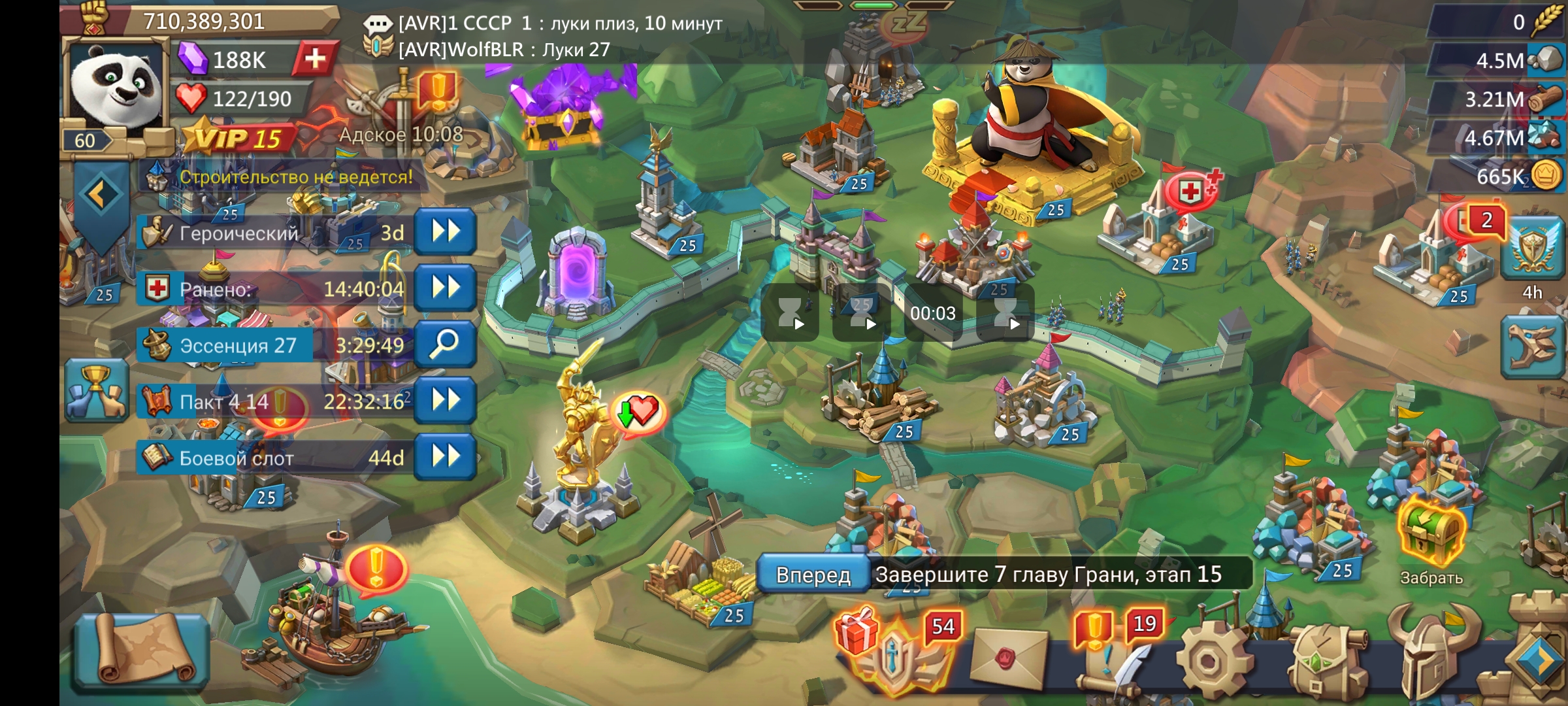Open the world map scroll
Screen dimensions: 1568x706
[142, 650]
